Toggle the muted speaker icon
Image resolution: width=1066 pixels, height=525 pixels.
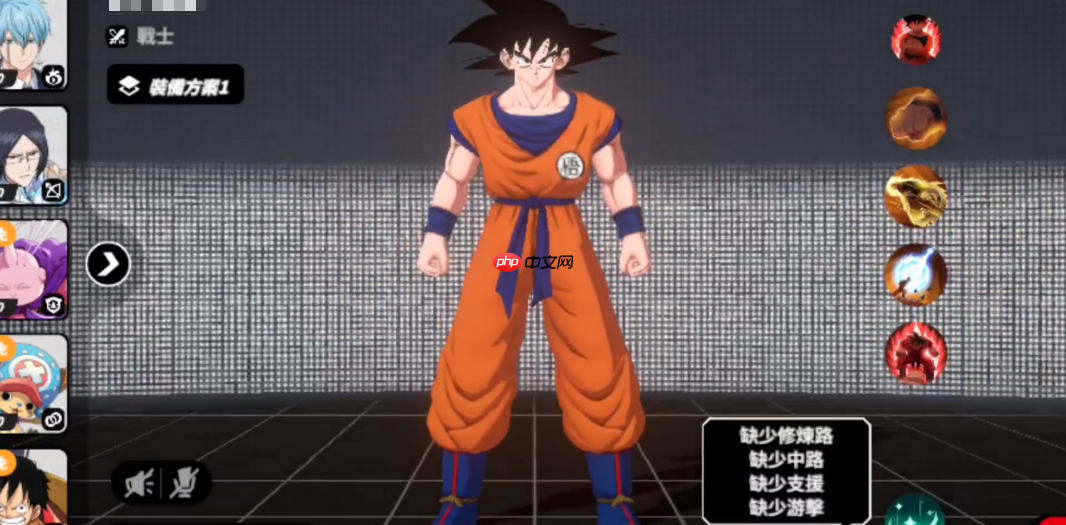pyautogui.click(x=139, y=484)
